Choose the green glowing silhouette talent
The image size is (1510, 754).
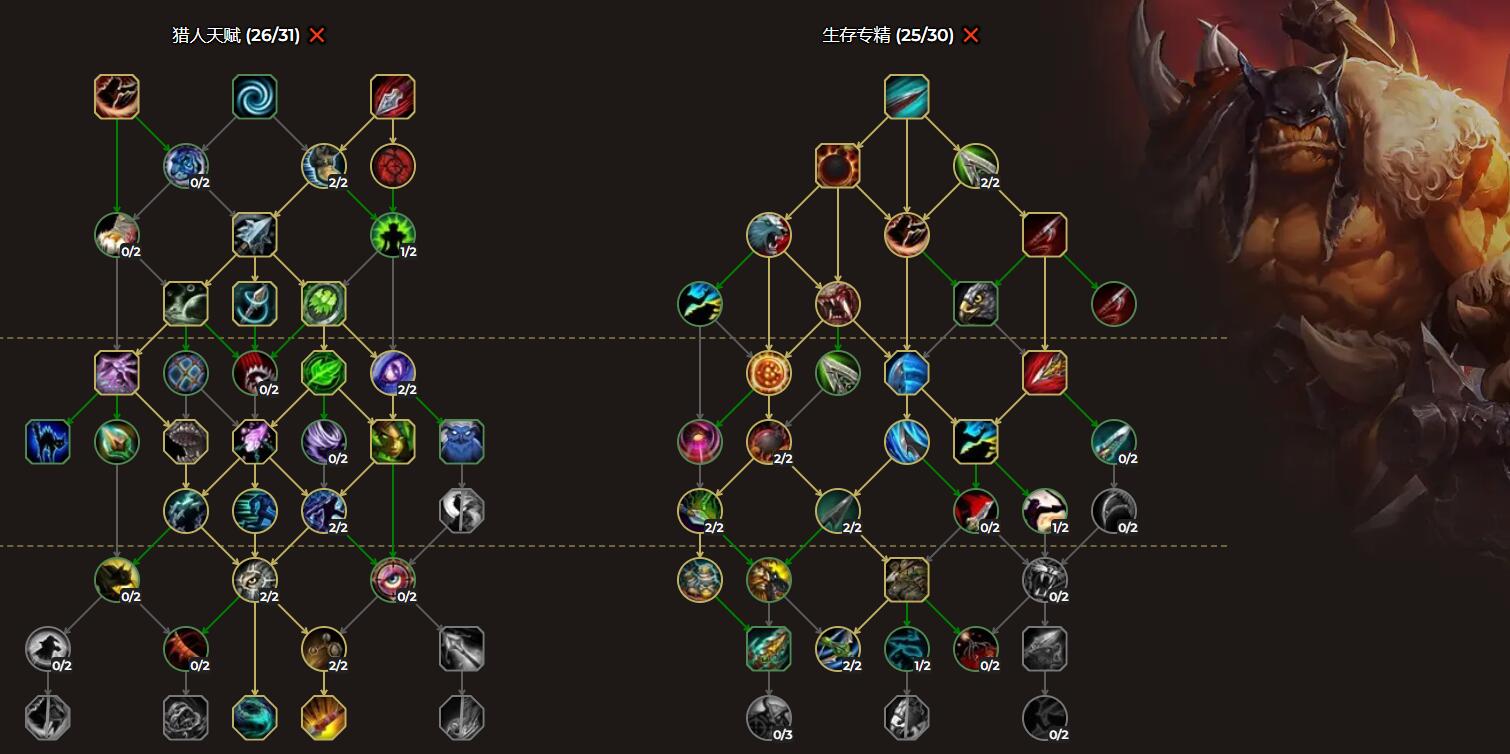[393, 235]
